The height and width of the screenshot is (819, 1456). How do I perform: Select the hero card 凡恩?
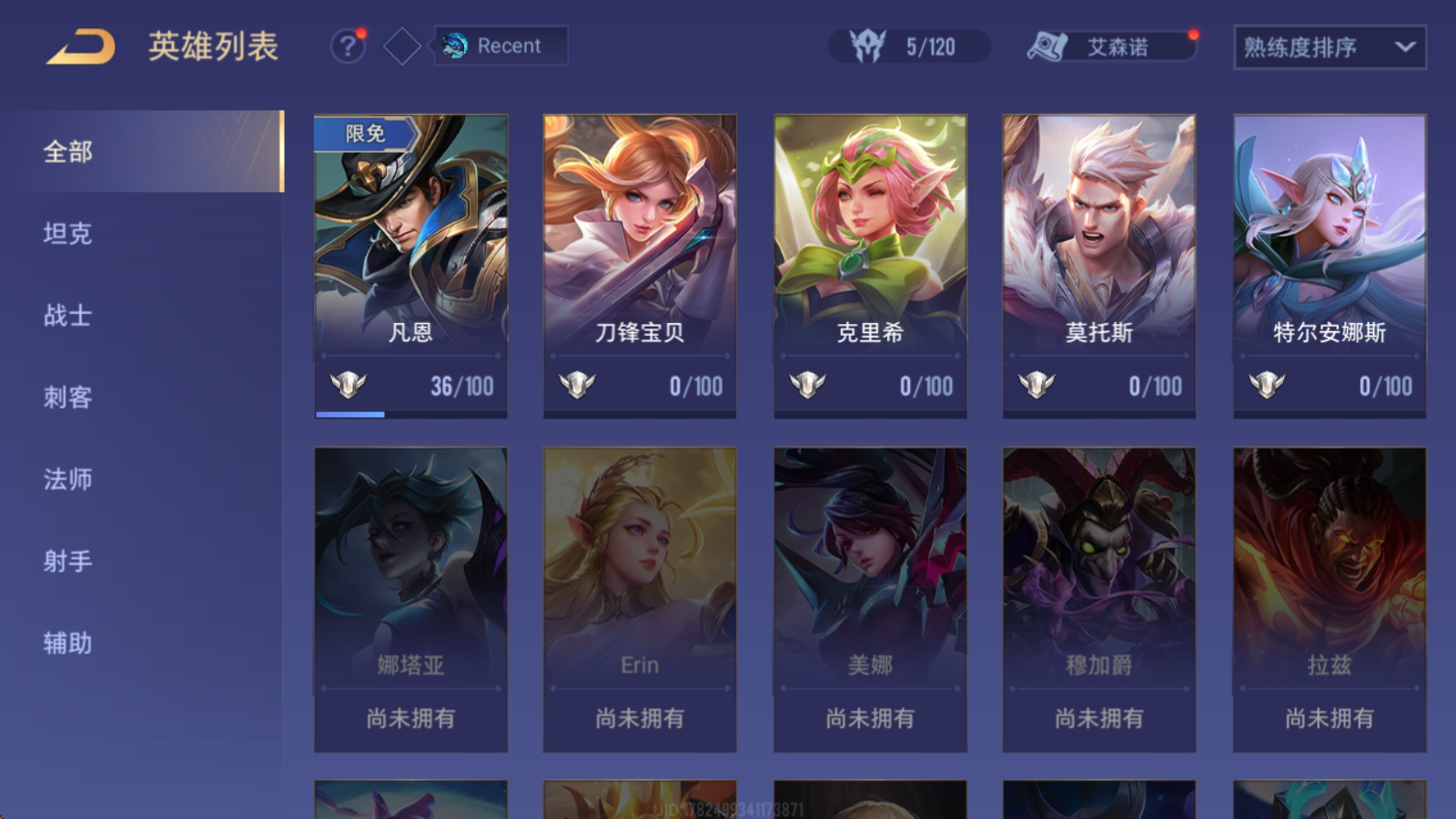410,264
